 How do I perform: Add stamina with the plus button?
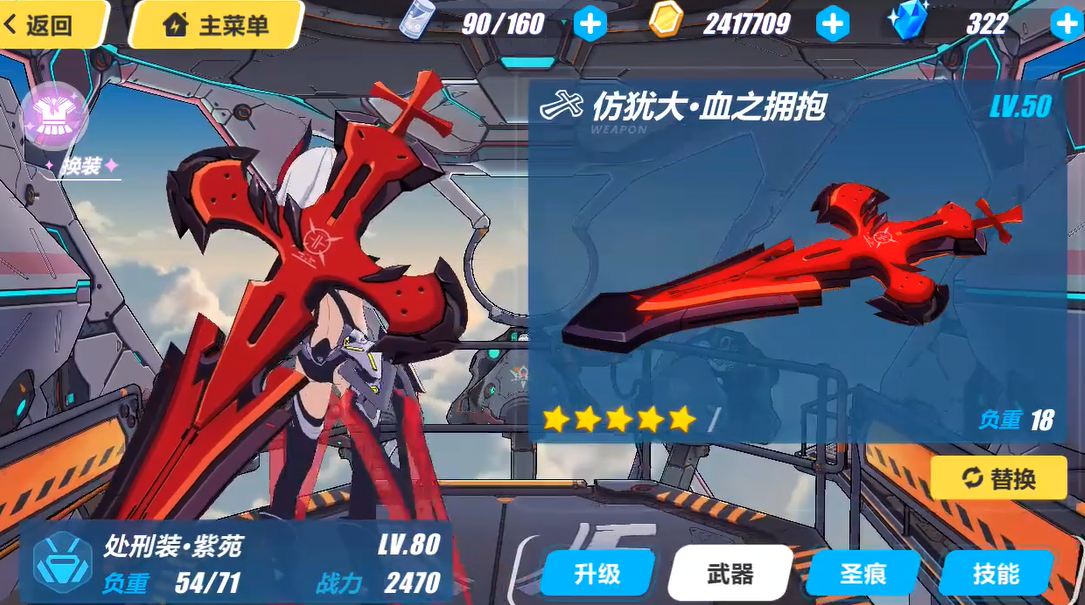pyautogui.click(x=590, y=23)
